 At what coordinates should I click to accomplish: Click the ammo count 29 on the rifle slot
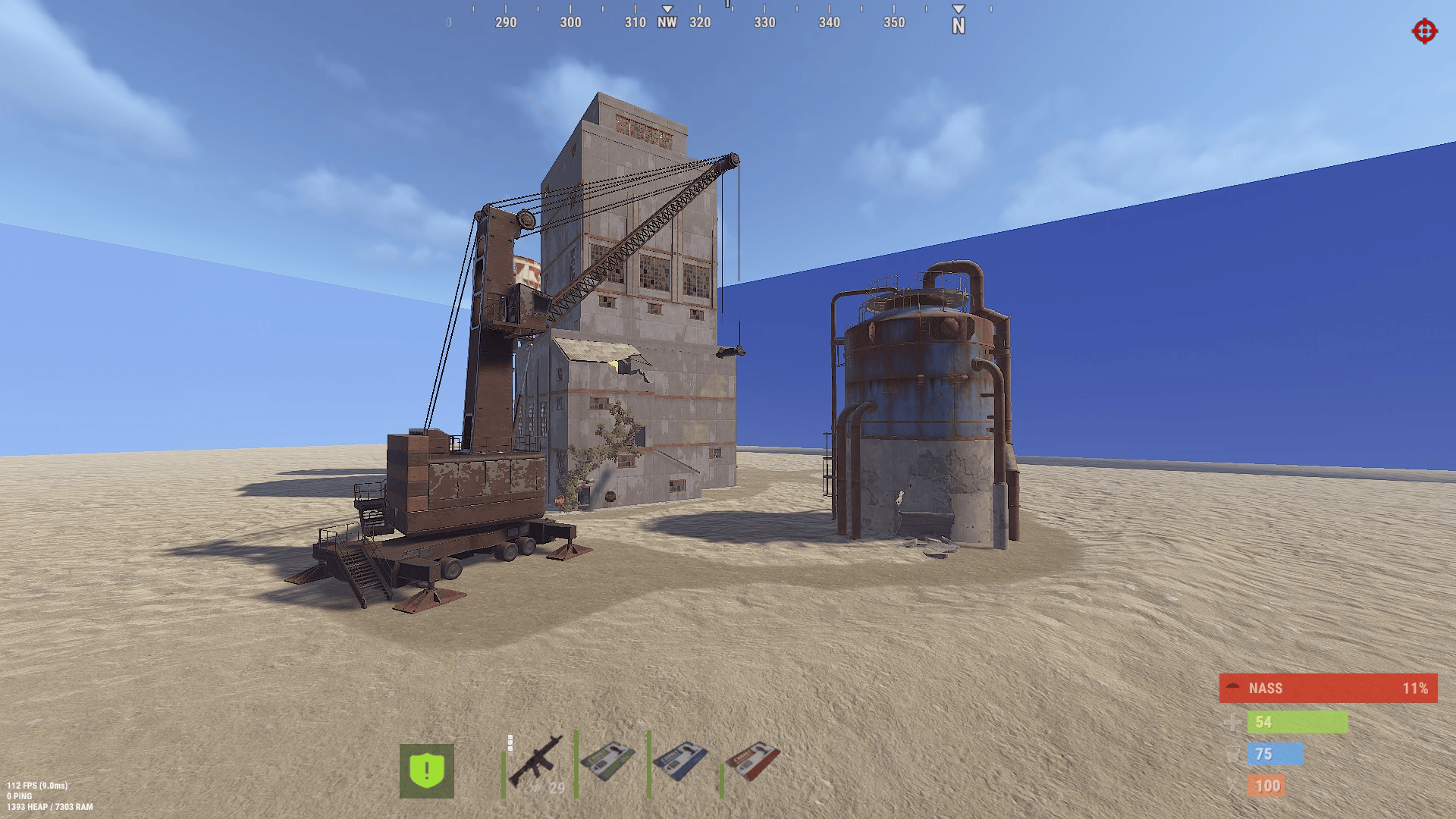coord(556,789)
